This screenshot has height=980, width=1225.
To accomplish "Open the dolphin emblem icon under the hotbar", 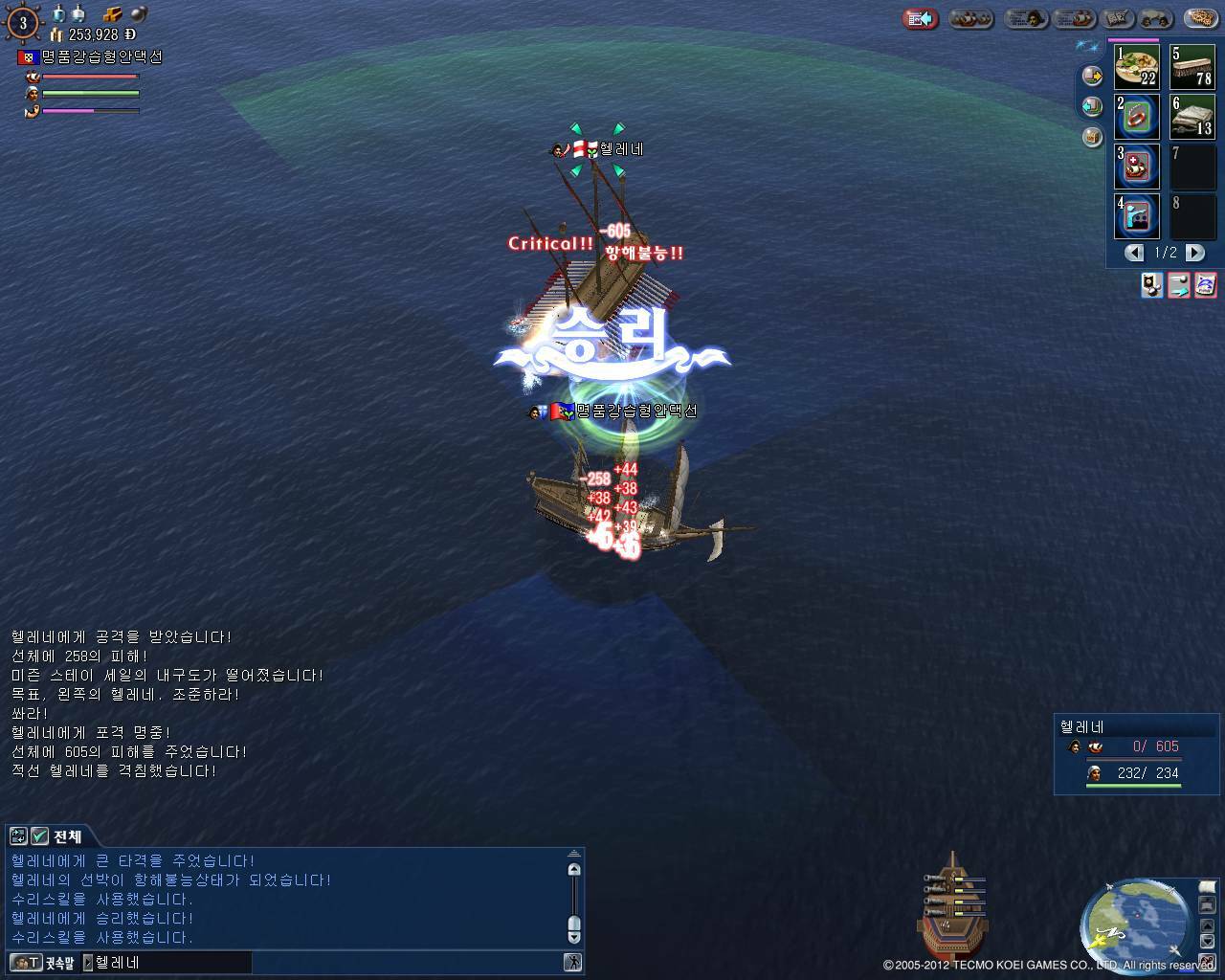I will 1206,284.
